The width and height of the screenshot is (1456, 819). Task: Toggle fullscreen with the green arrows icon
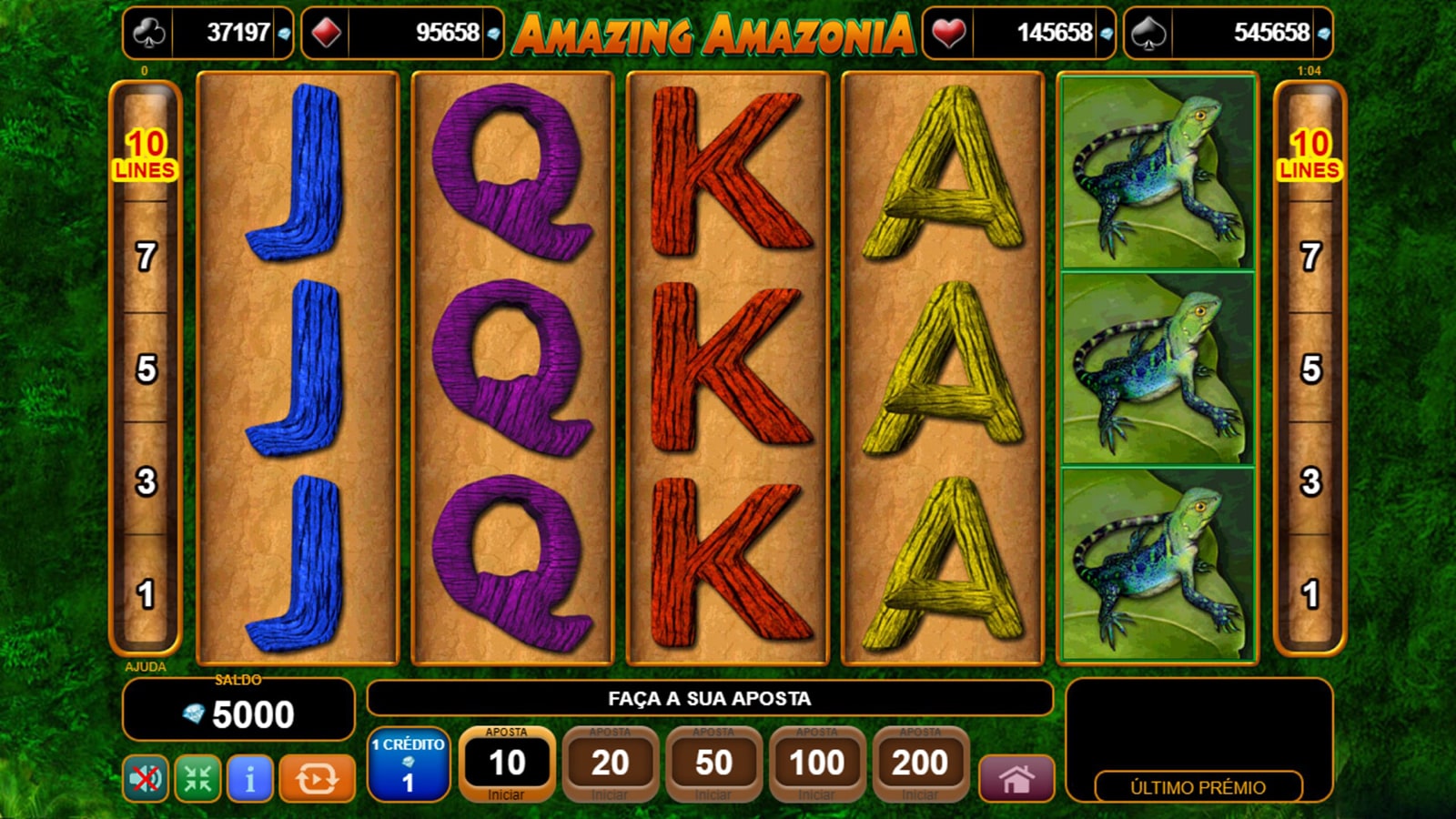pos(197,779)
